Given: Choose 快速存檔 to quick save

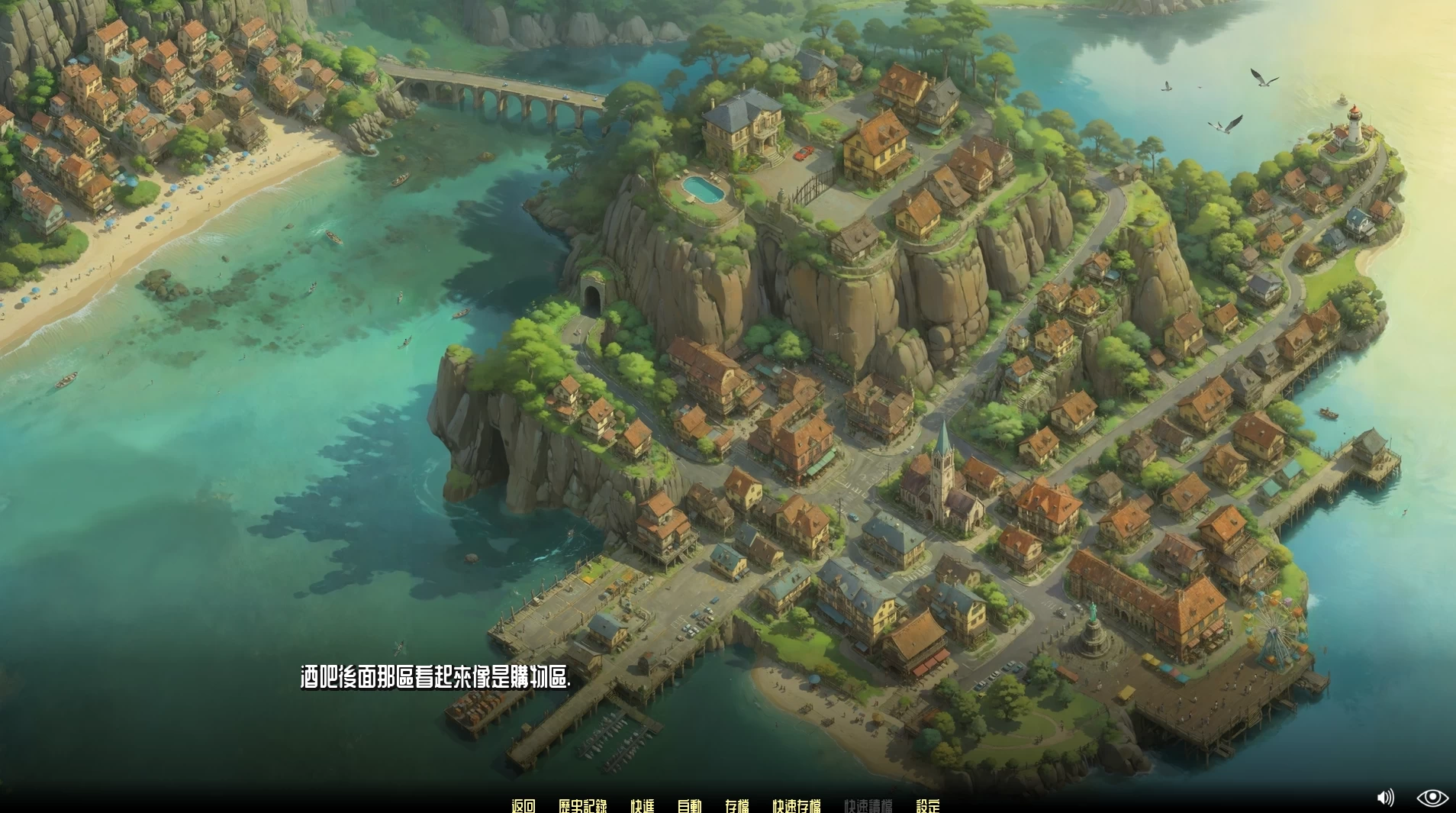Looking at the screenshot, I should (x=796, y=805).
